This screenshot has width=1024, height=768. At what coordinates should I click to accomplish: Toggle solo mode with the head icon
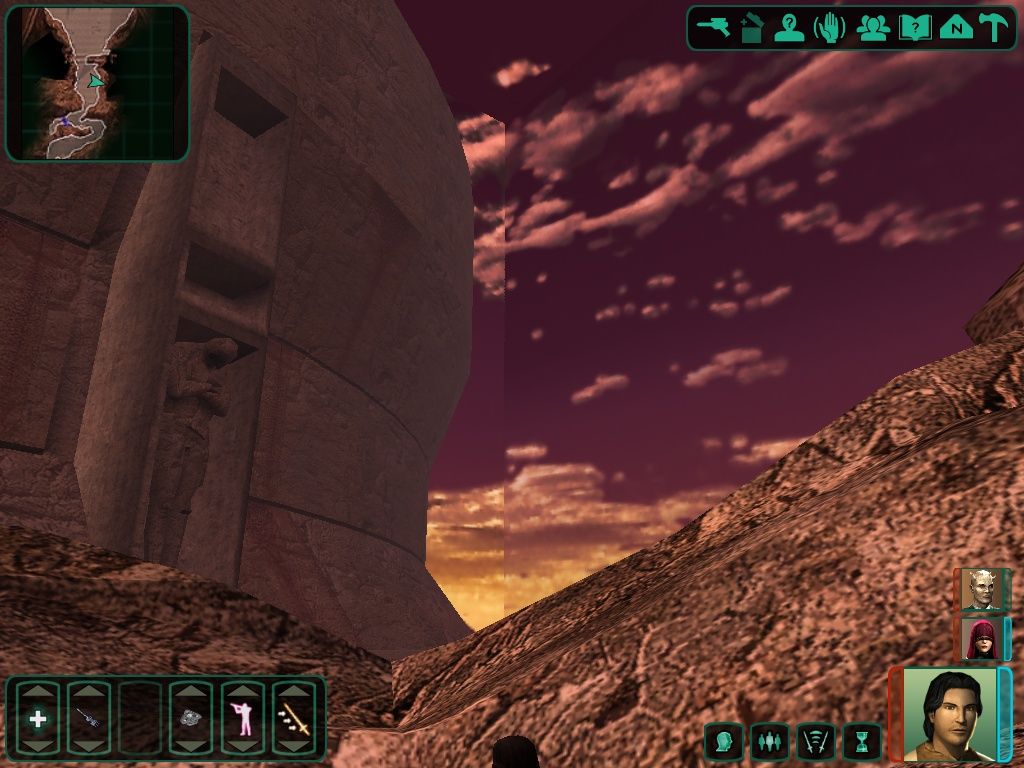[x=723, y=741]
